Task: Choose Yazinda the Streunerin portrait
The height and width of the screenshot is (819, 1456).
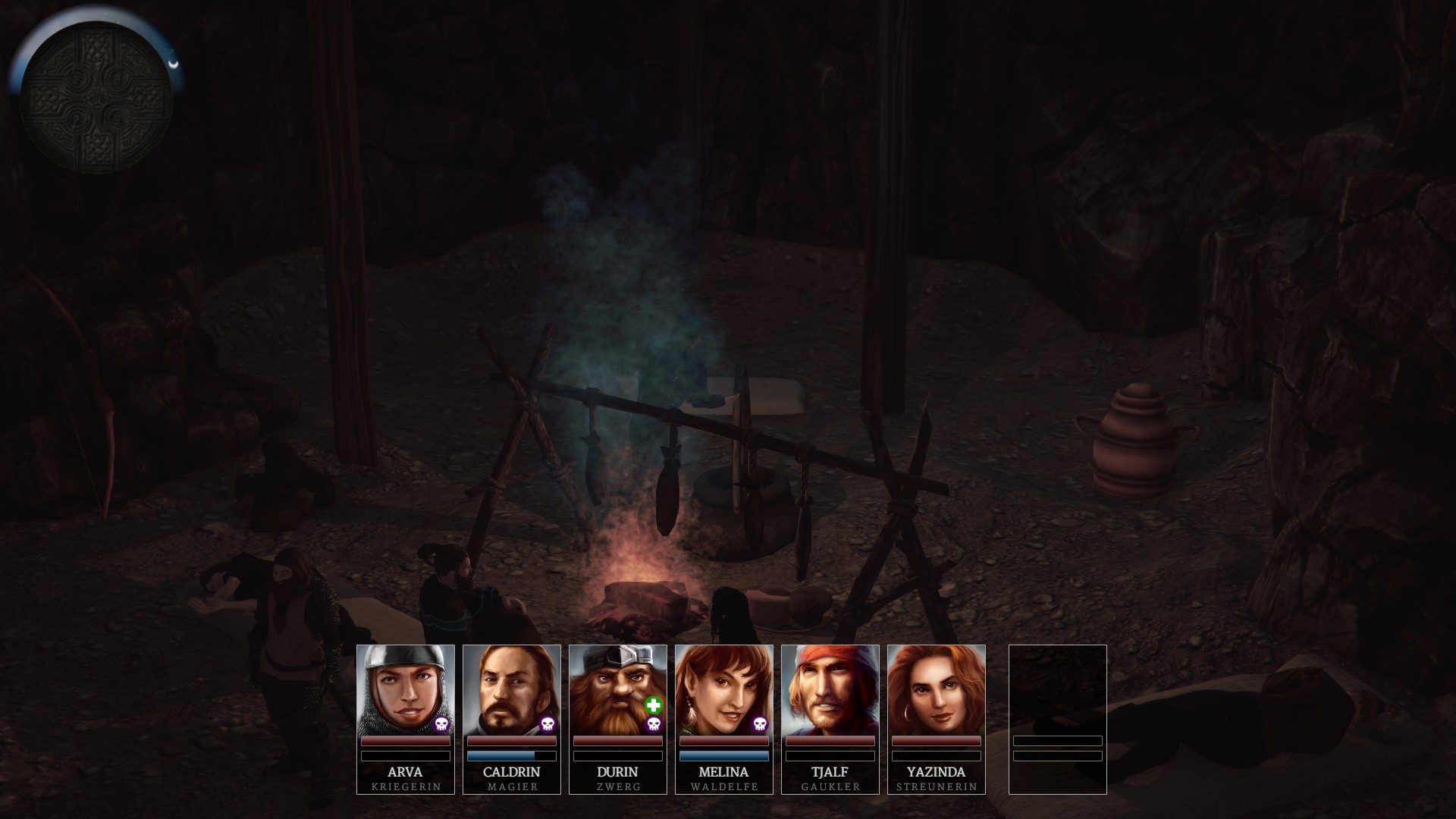Action: [x=936, y=690]
